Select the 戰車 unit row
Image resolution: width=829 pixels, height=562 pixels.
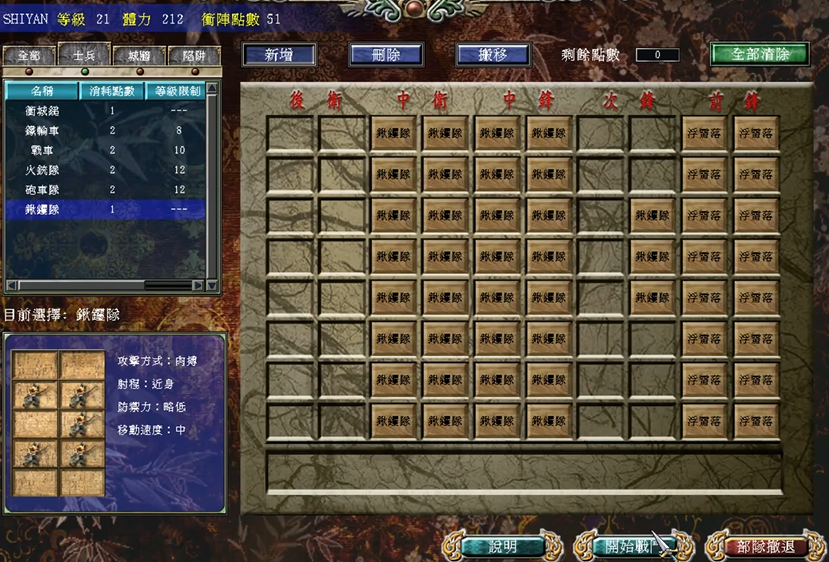[x=42, y=150]
